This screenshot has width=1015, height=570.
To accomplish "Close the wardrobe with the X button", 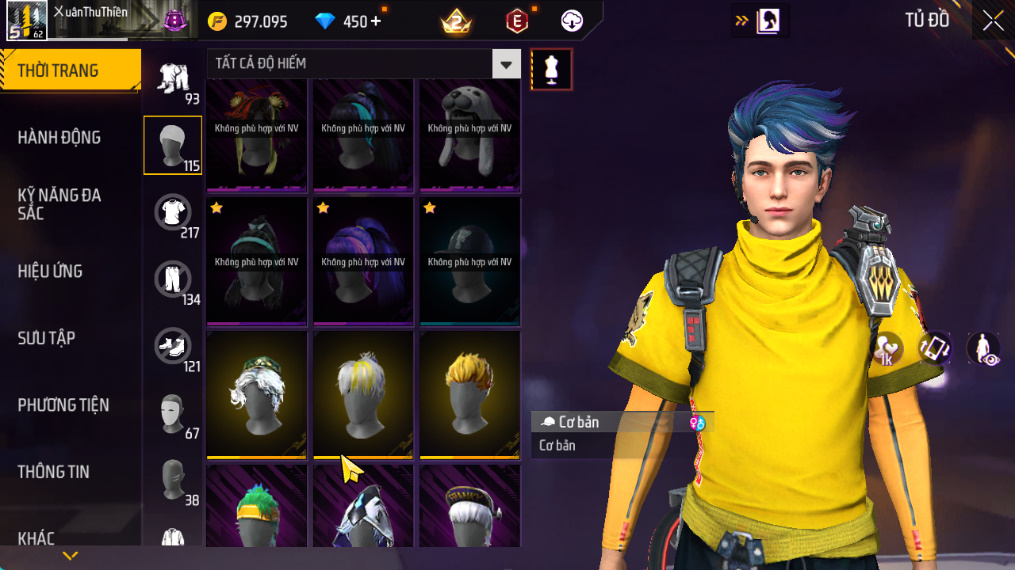I will pos(992,21).
